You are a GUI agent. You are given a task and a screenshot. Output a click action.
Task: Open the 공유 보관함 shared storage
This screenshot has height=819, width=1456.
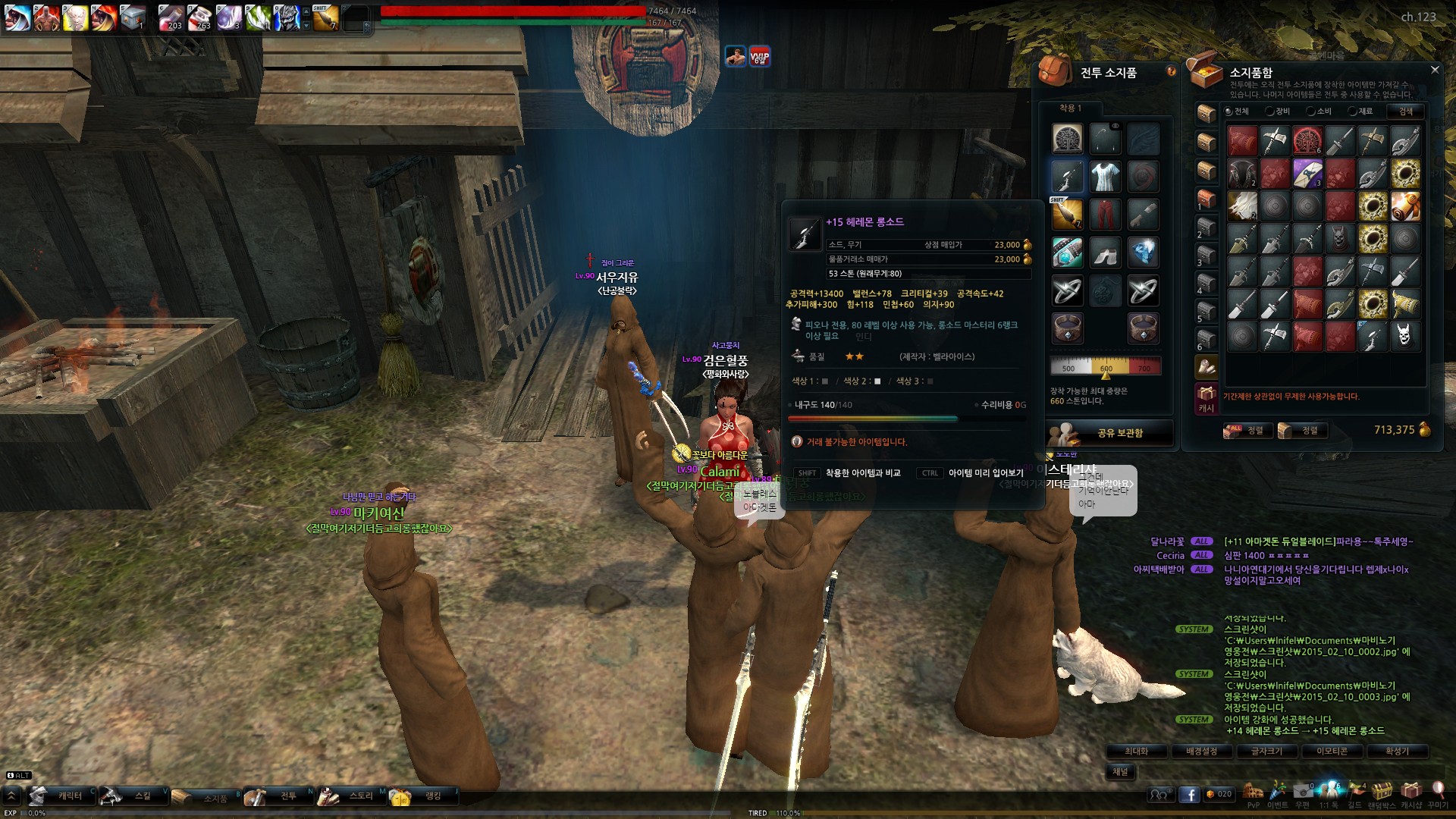[x=1111, y=433]
